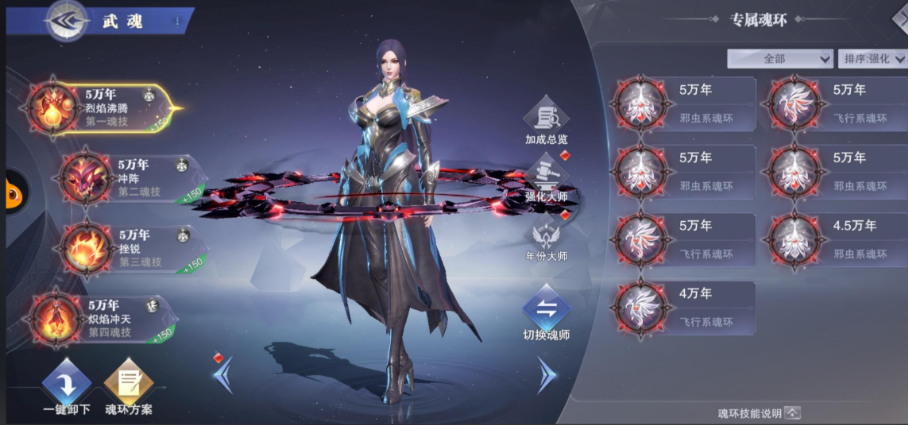Viewport: 908px width, 425px height.
Task: Tap 切换魂师 to switch soul master
Action: [x=546, y=315]
